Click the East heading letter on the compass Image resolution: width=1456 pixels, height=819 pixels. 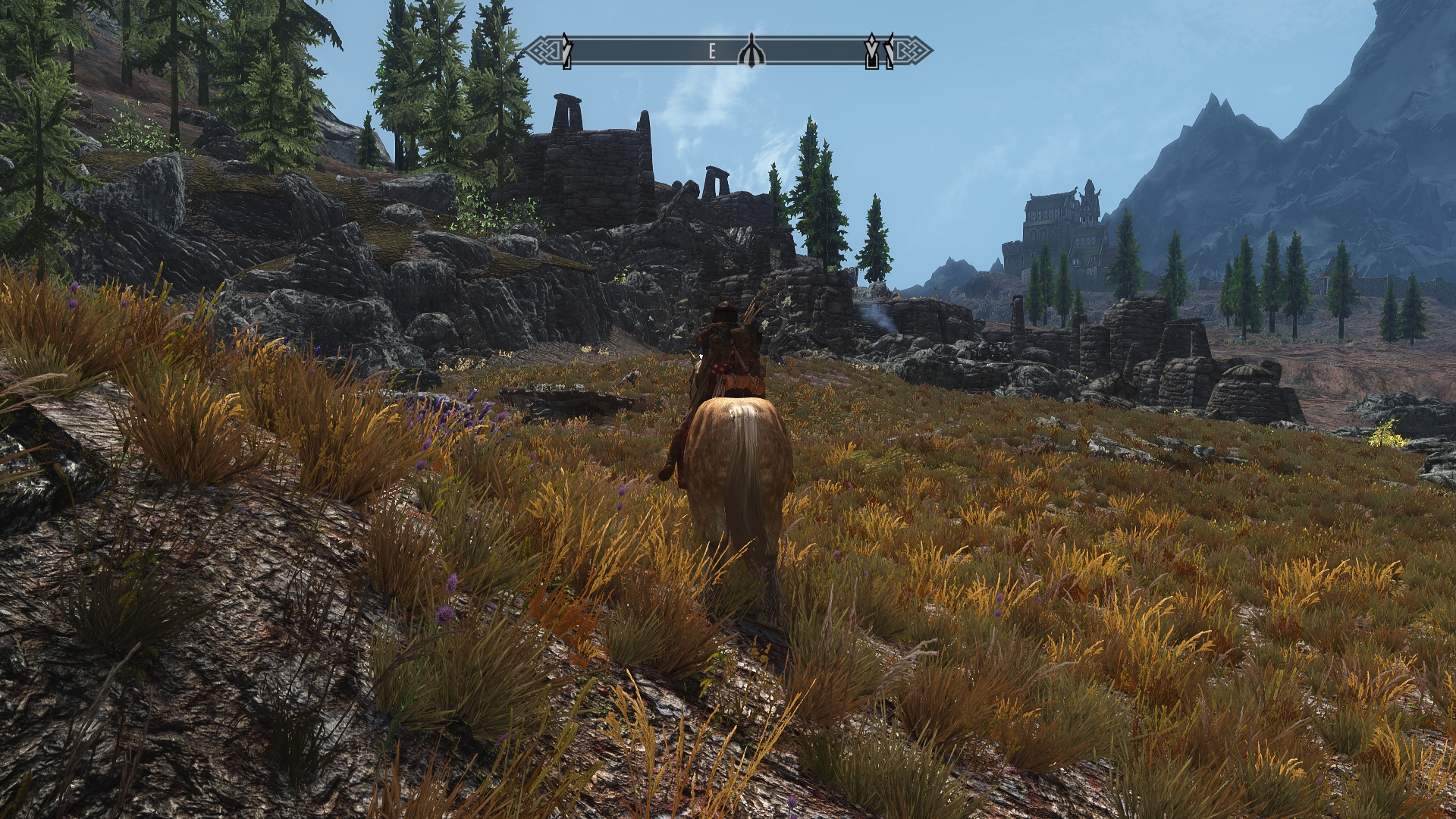coord(712,52)
